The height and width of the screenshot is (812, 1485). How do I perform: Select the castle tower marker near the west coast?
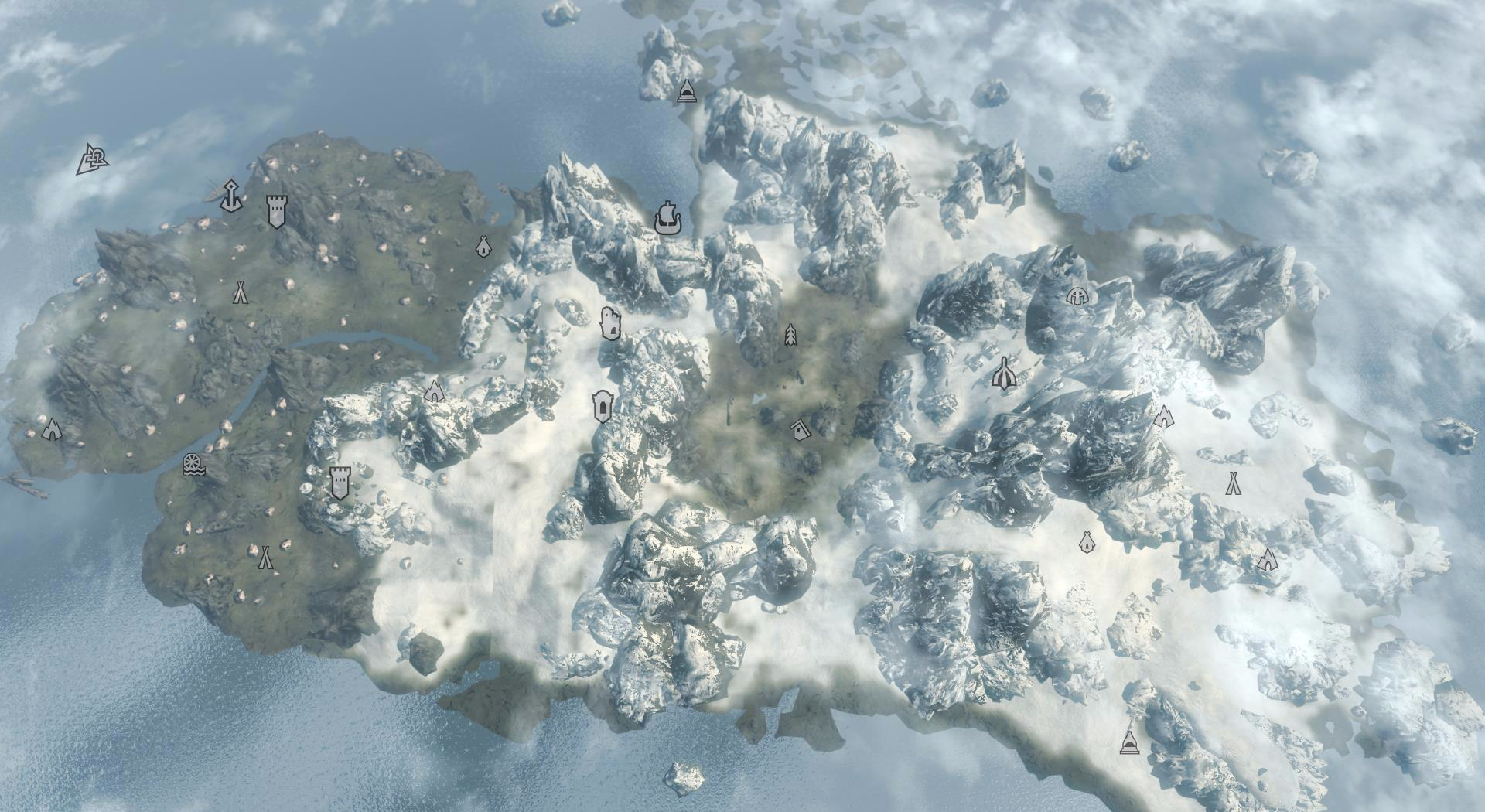click(277, 210)
